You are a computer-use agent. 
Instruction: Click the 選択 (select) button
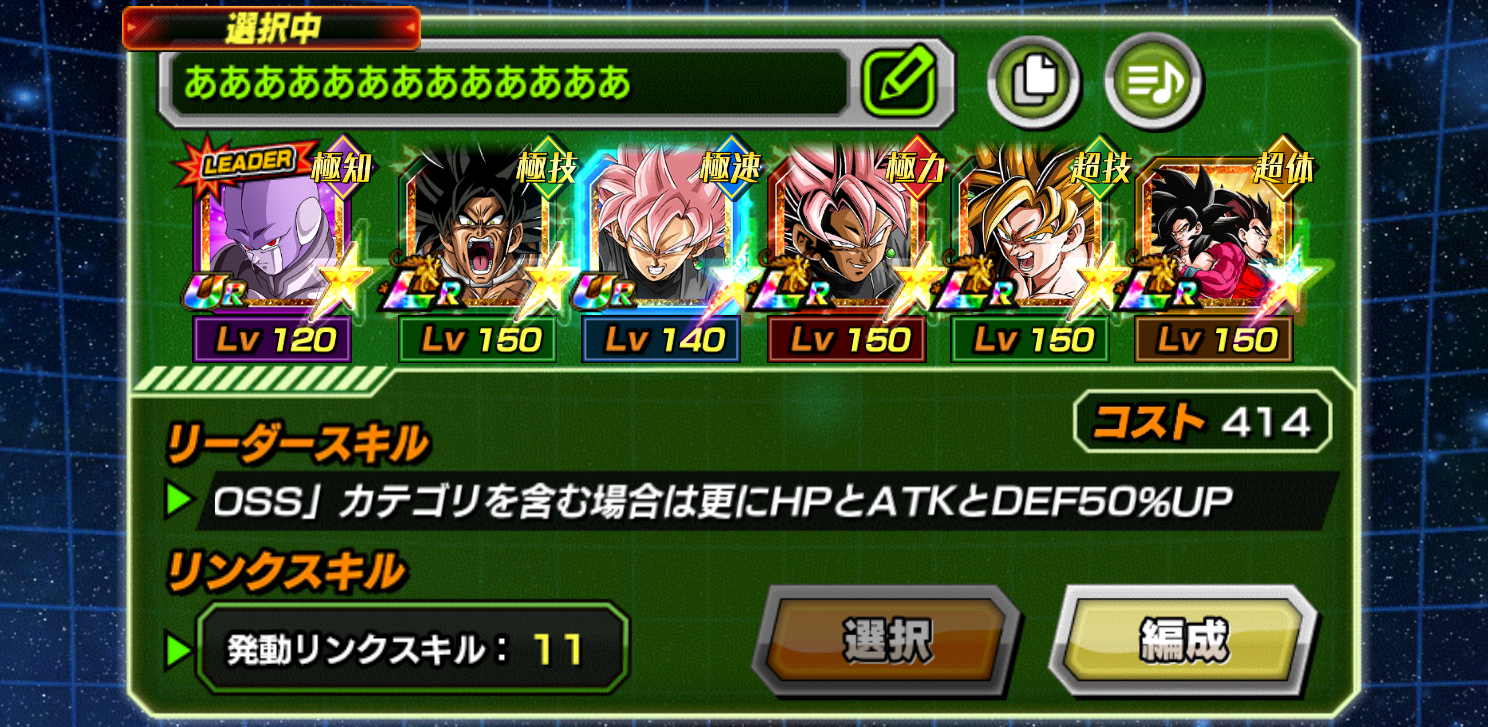click(x=886, y=640)
